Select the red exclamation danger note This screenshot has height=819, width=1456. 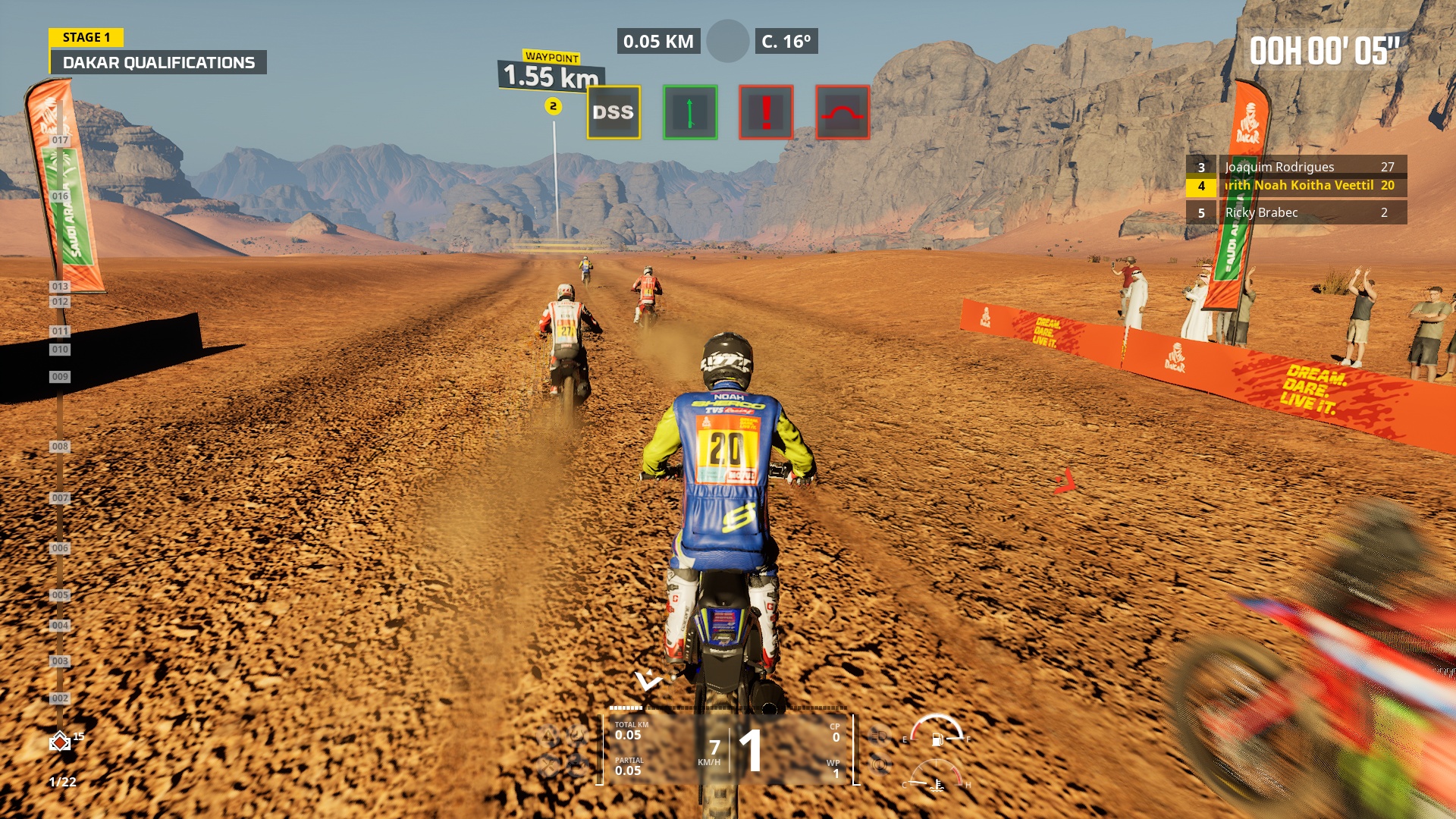[x=767, y=111]
